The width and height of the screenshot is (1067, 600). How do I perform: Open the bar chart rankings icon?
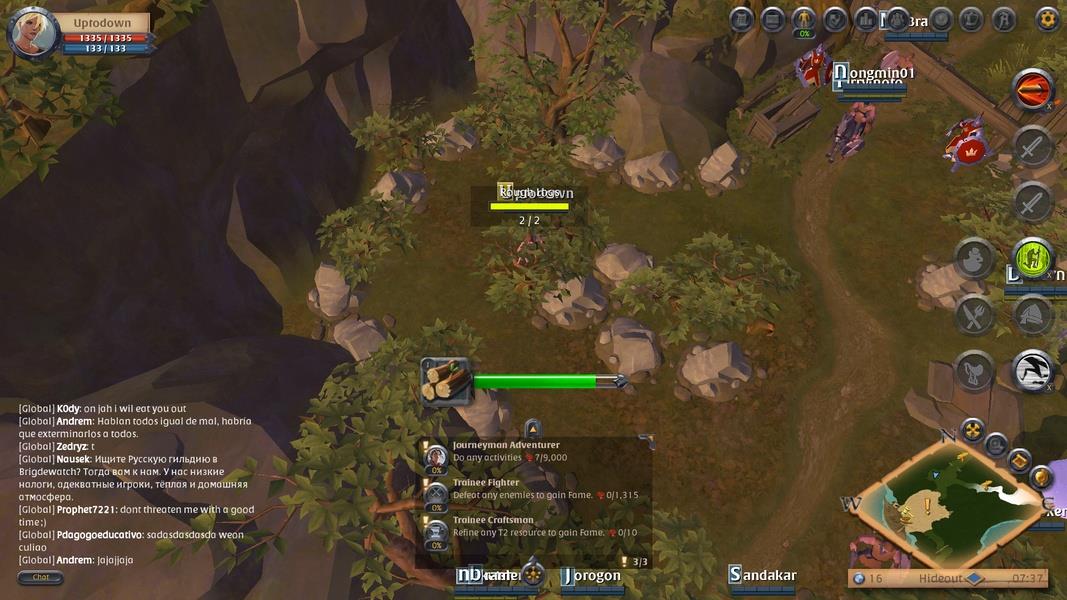click(x=866, y=19)
